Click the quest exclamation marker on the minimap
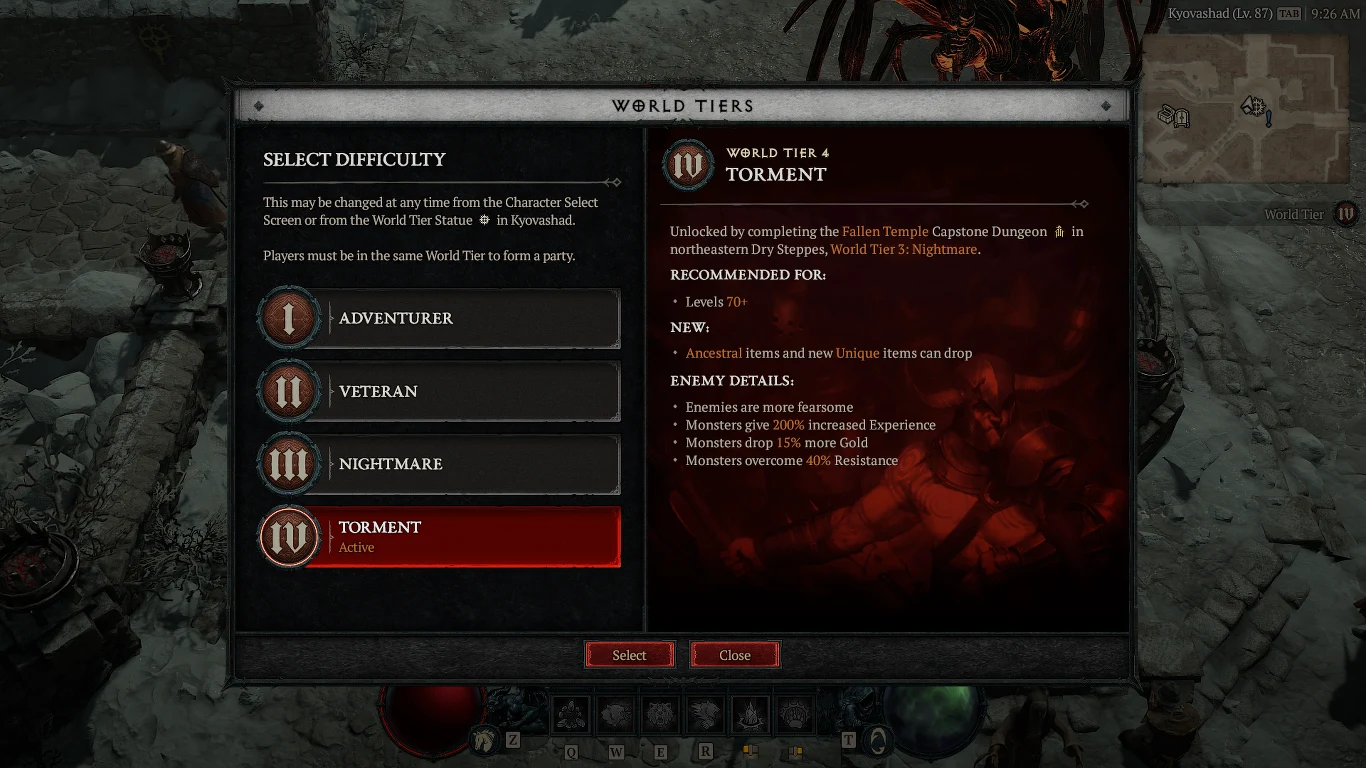This screenshot has height=768, width=1366. tap(1268, 119)
